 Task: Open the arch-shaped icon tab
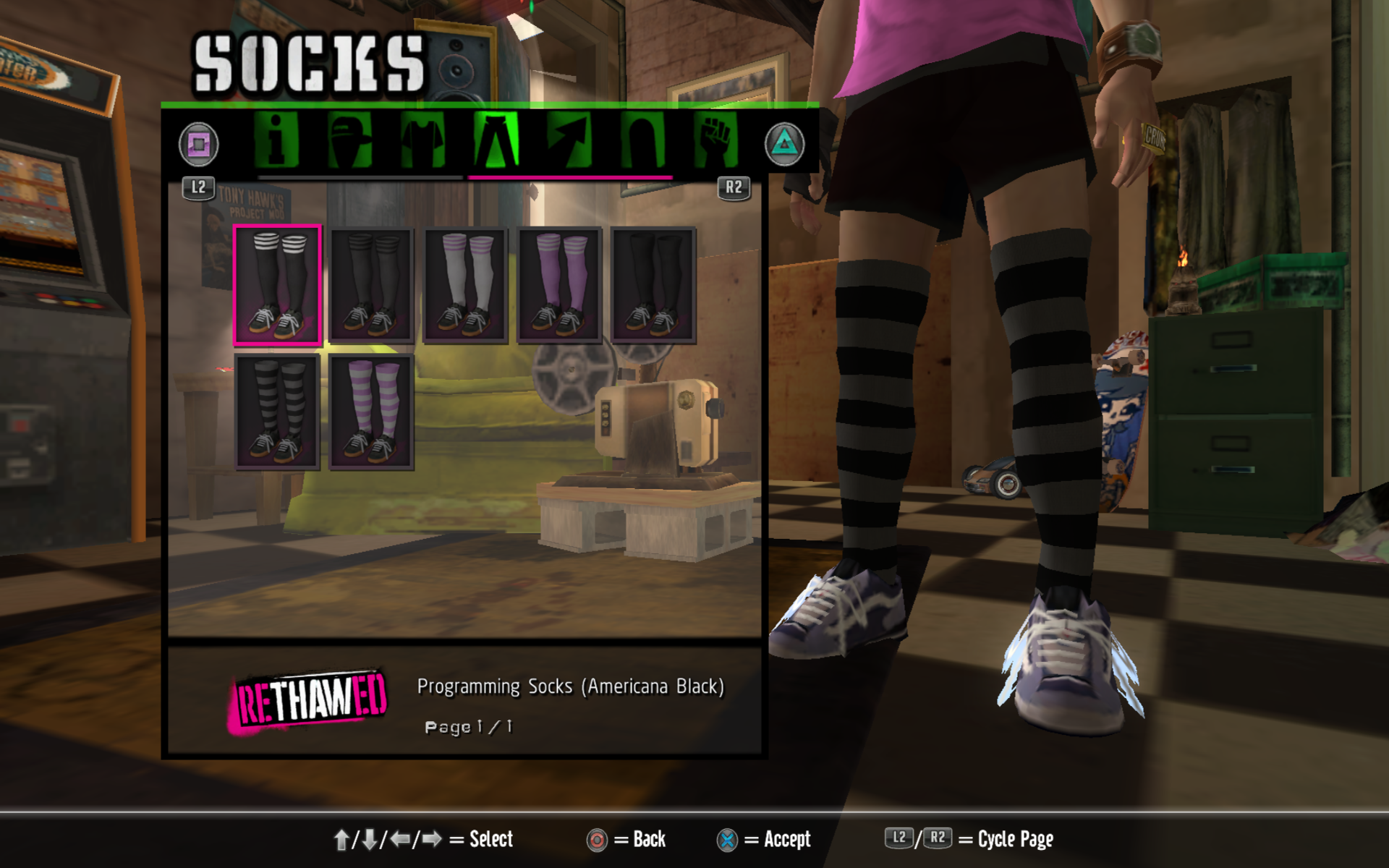click(x=642, y=141)
